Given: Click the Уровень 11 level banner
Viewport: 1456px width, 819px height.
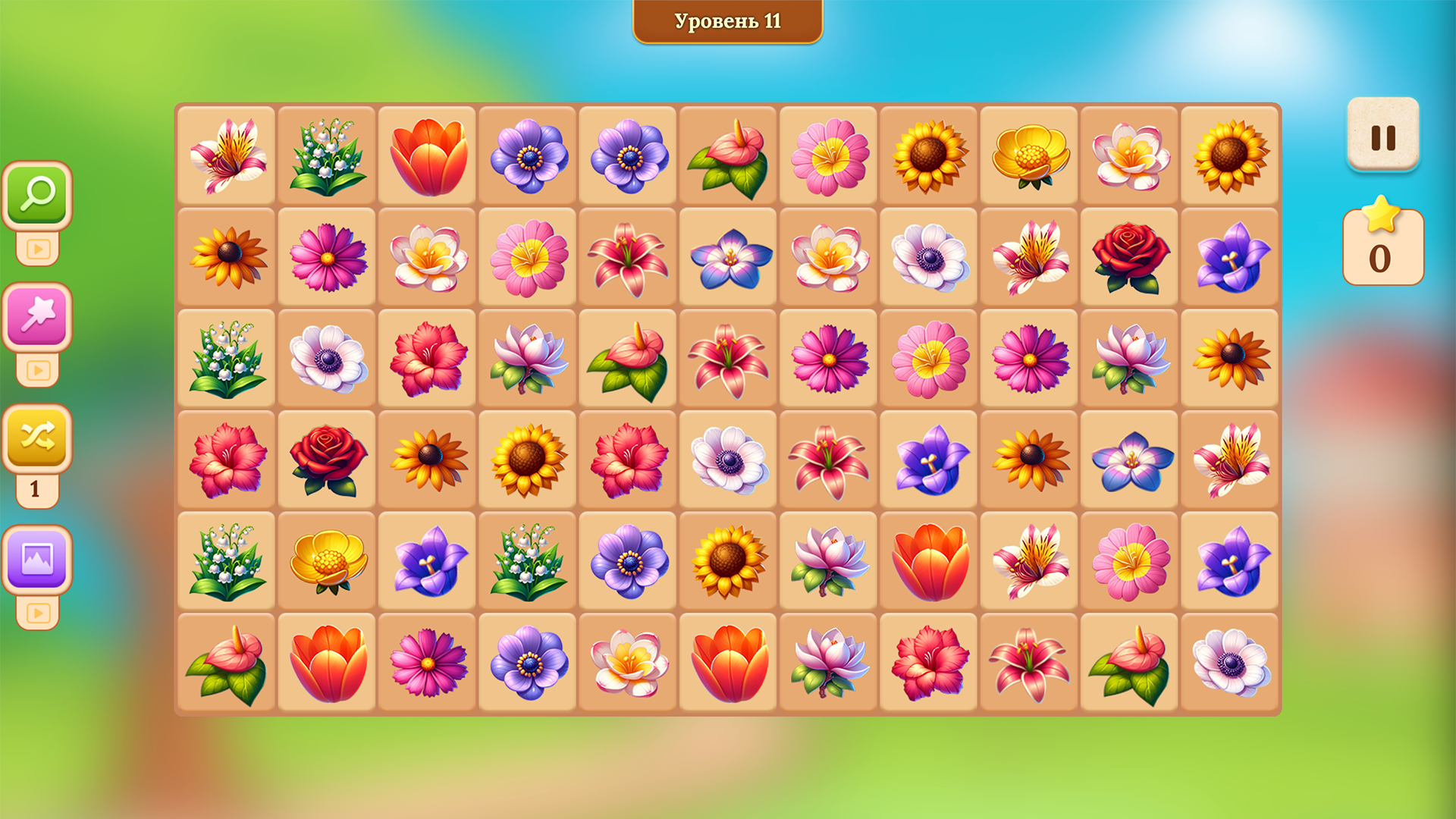Looking at the screenshot, I should (726, 21).
